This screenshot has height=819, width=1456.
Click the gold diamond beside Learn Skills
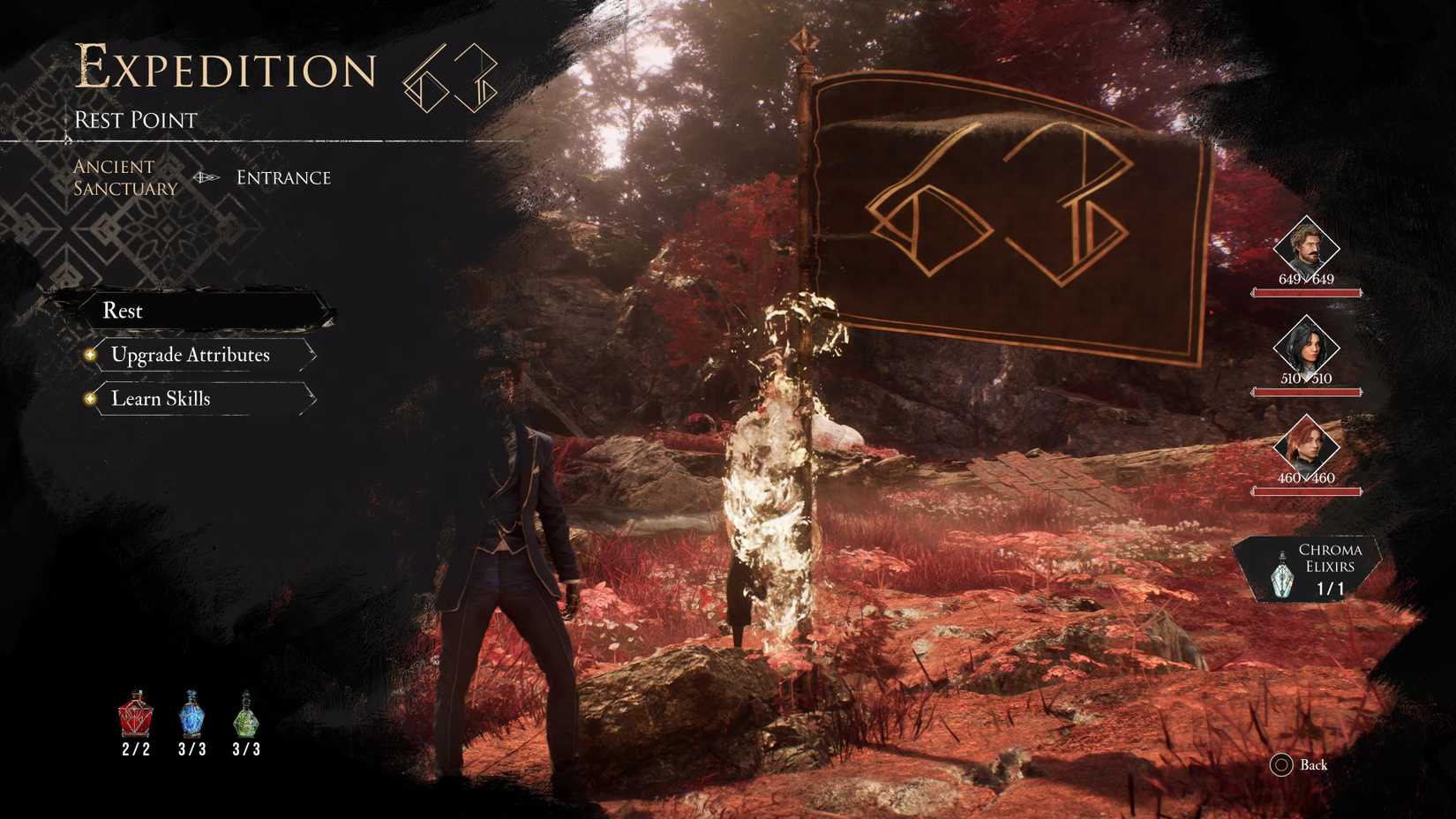pos(91,399)
